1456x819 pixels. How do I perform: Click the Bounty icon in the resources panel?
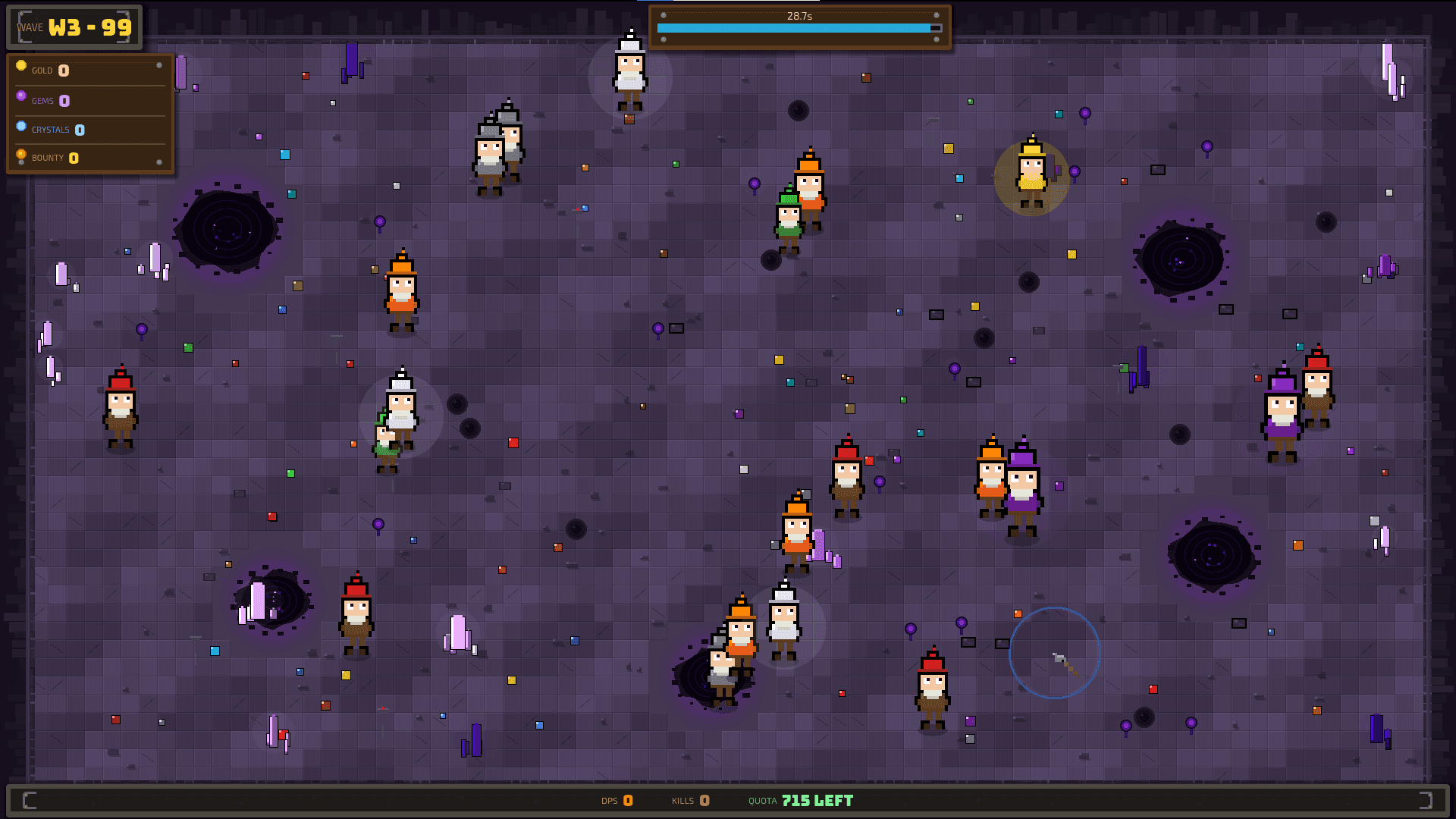tap(21, 154)
